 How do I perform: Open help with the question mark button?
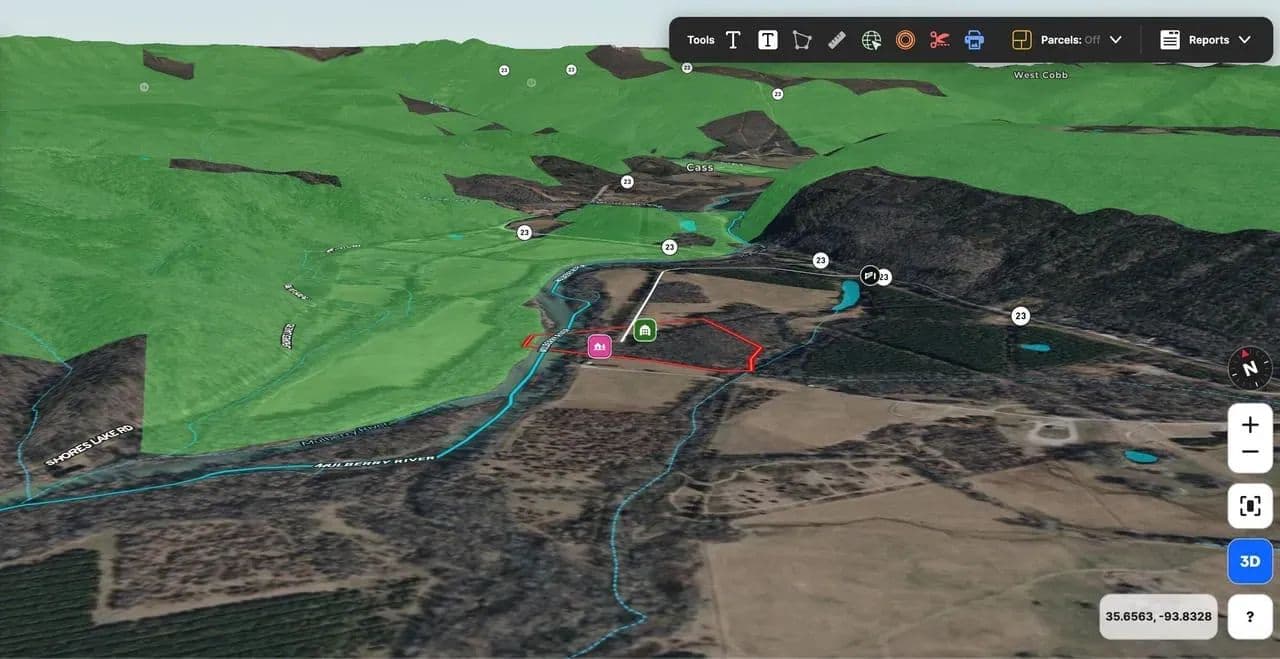[1250, 617]
